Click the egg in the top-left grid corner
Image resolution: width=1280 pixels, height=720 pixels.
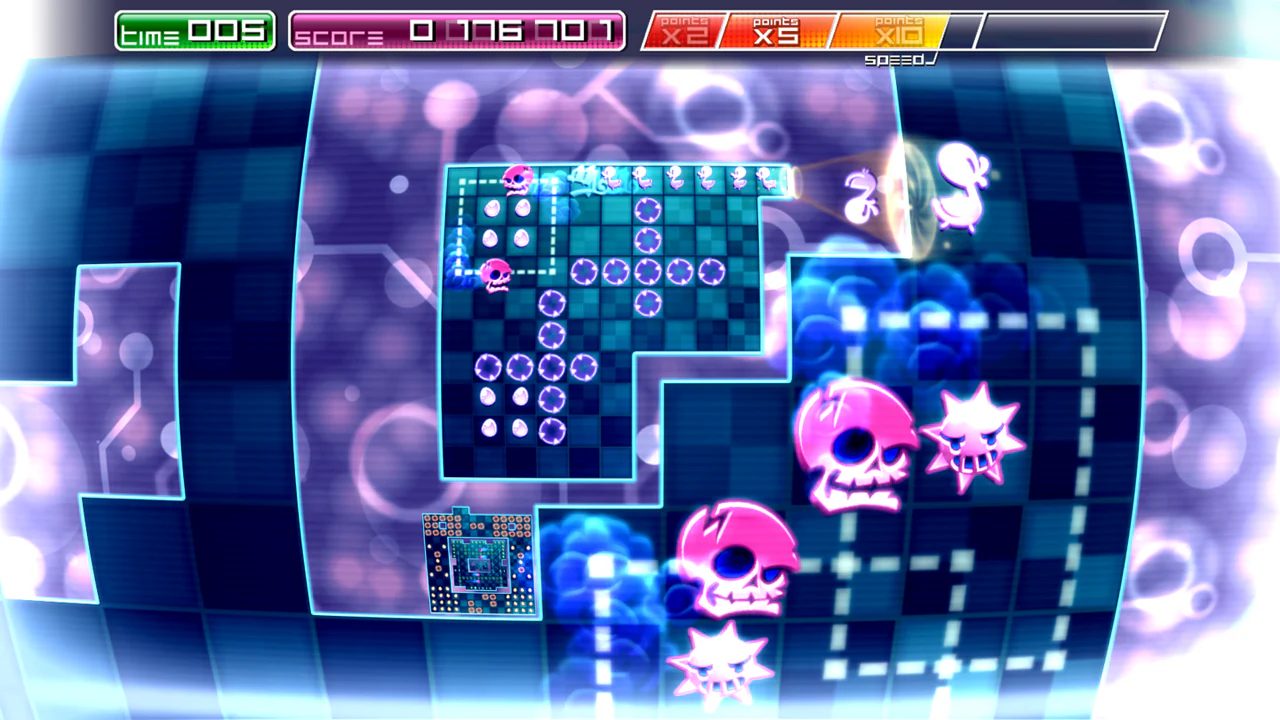click(492, 208)
